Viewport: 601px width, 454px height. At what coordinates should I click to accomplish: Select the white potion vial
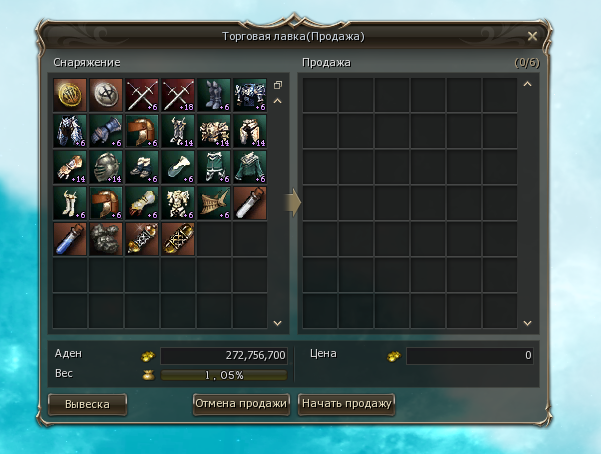pos(249,204)
